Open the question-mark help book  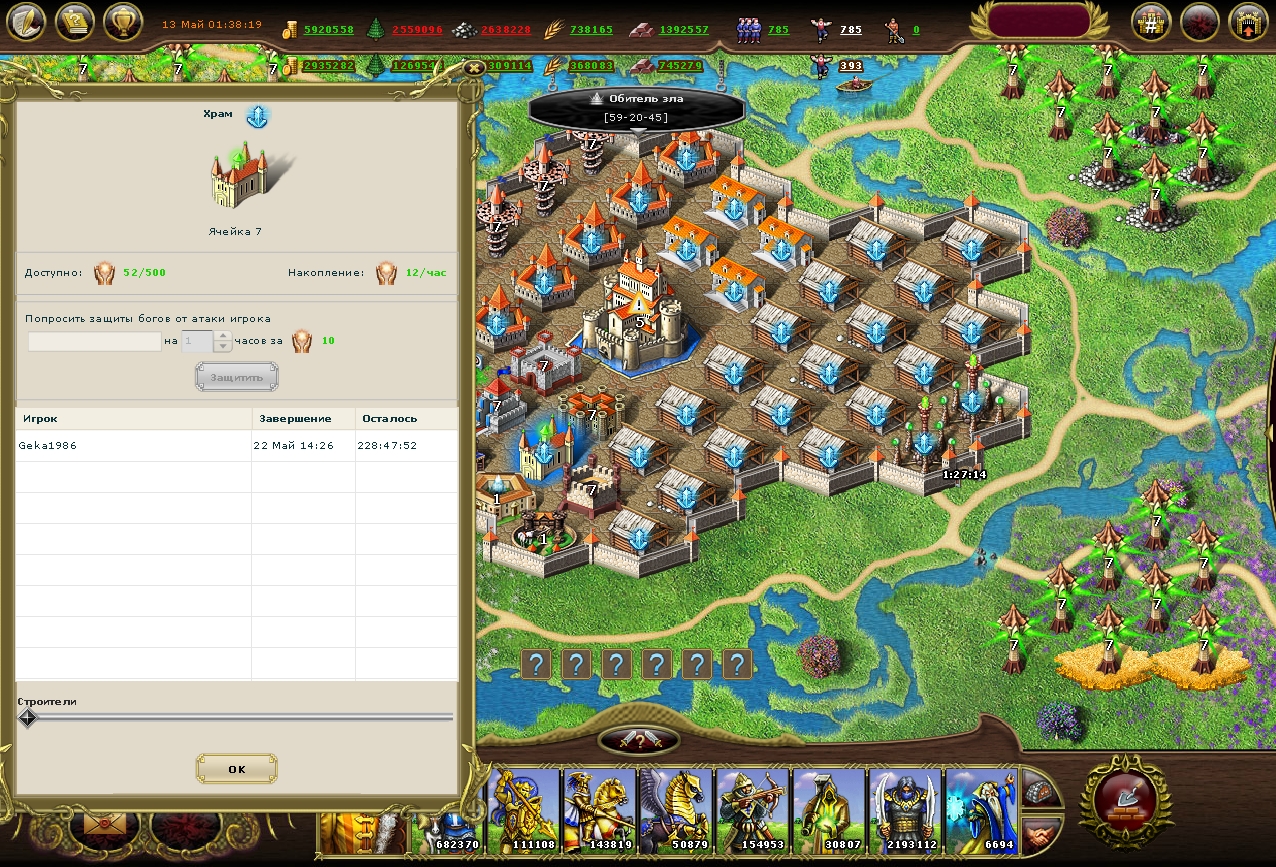click(75, 22)
